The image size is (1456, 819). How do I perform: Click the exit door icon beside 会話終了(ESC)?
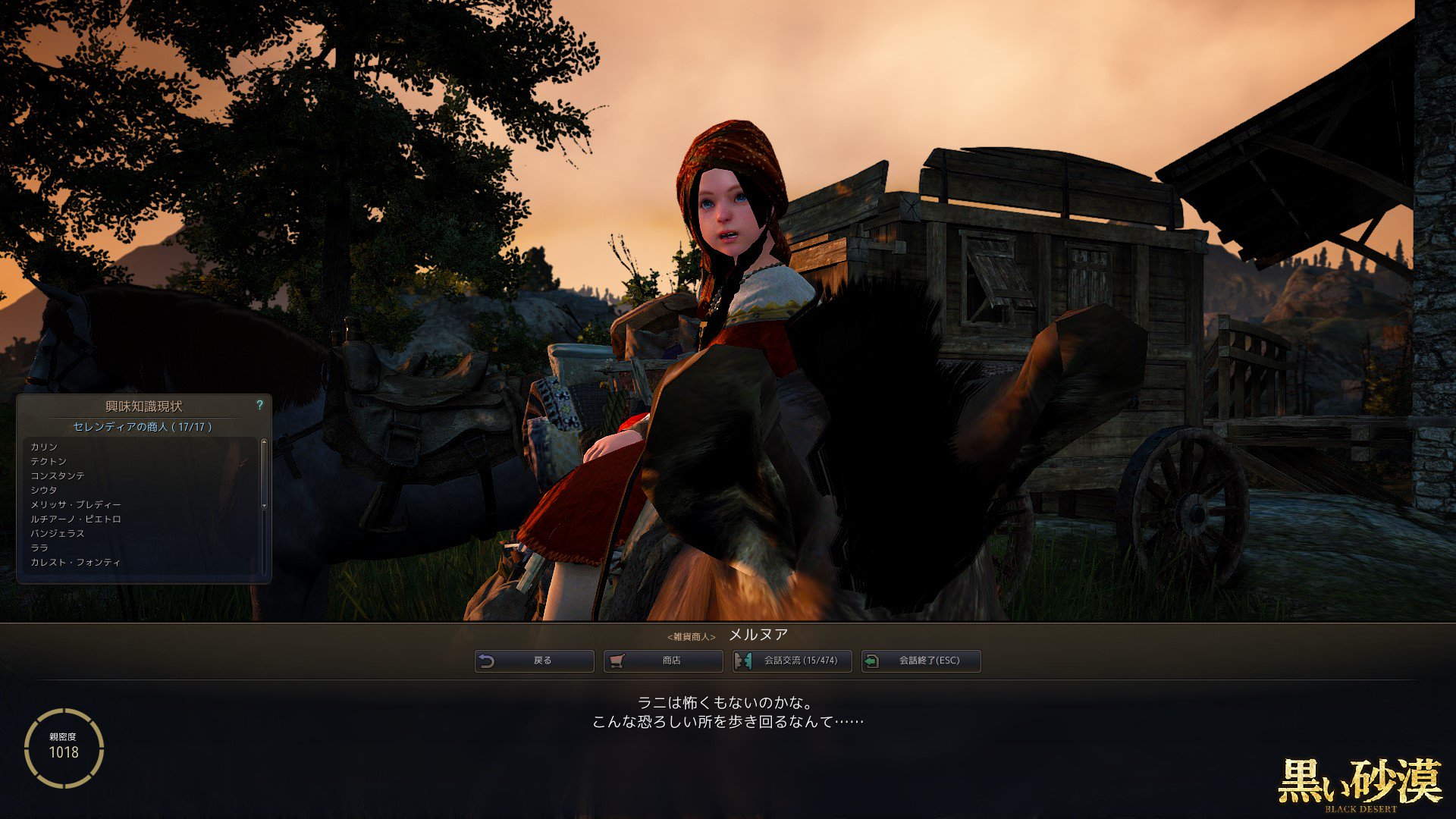point(872,661)
